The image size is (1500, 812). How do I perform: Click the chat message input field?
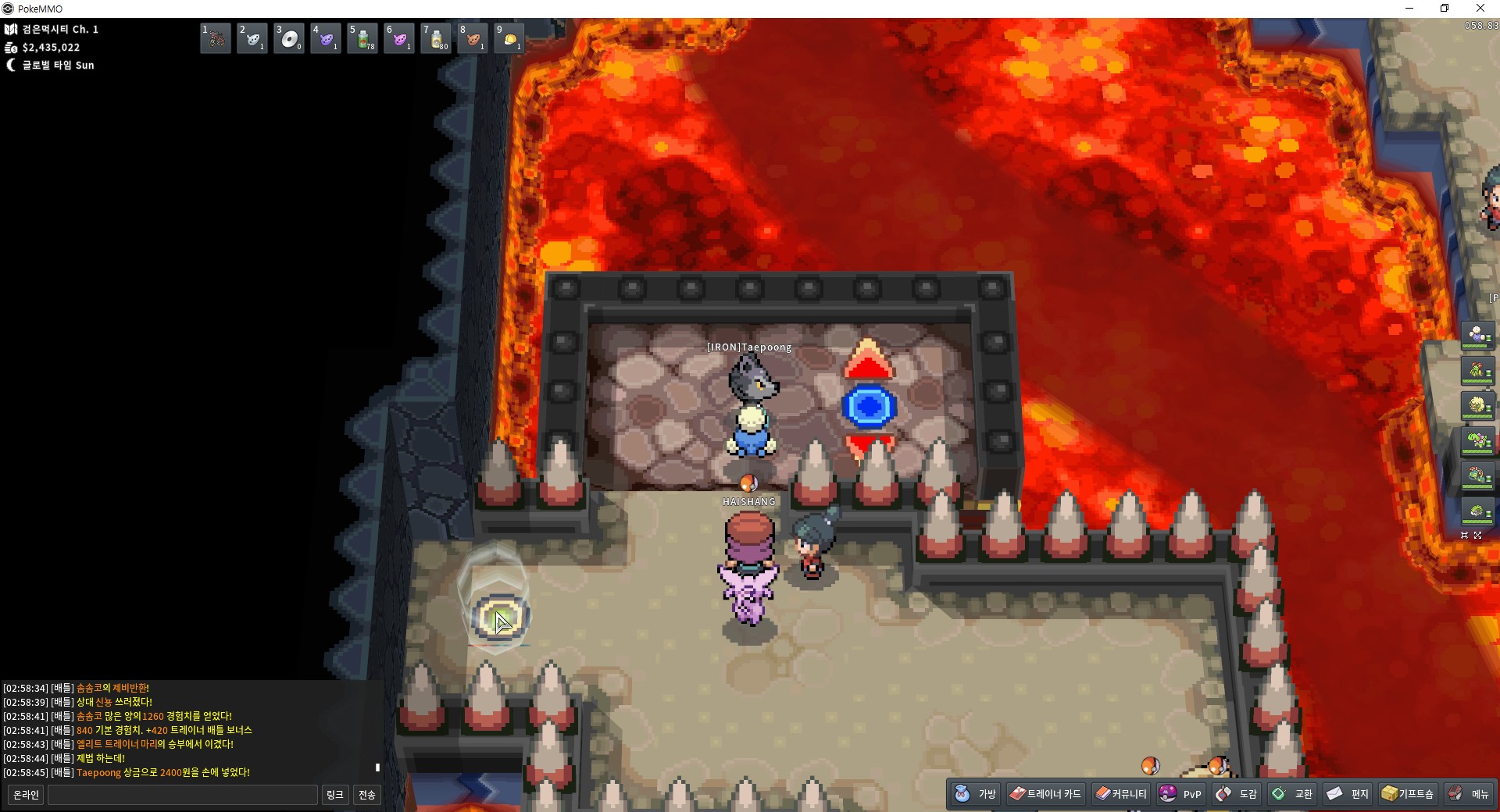pos(183,795)
